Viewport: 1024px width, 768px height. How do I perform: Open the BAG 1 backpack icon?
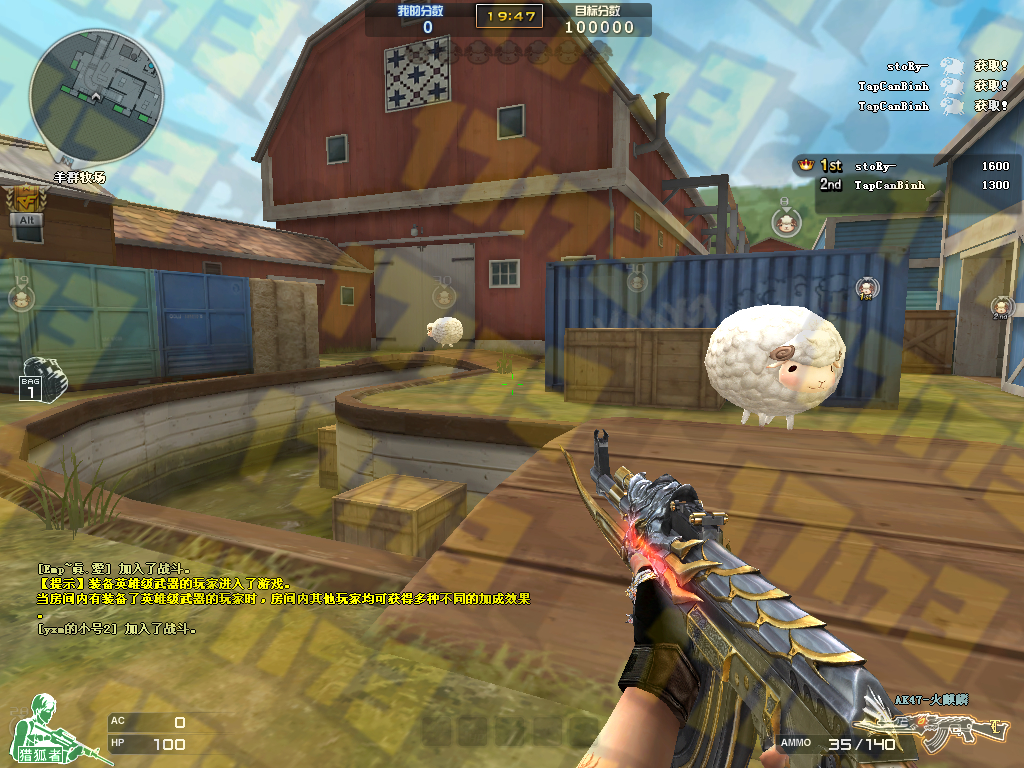coord(40,377)
